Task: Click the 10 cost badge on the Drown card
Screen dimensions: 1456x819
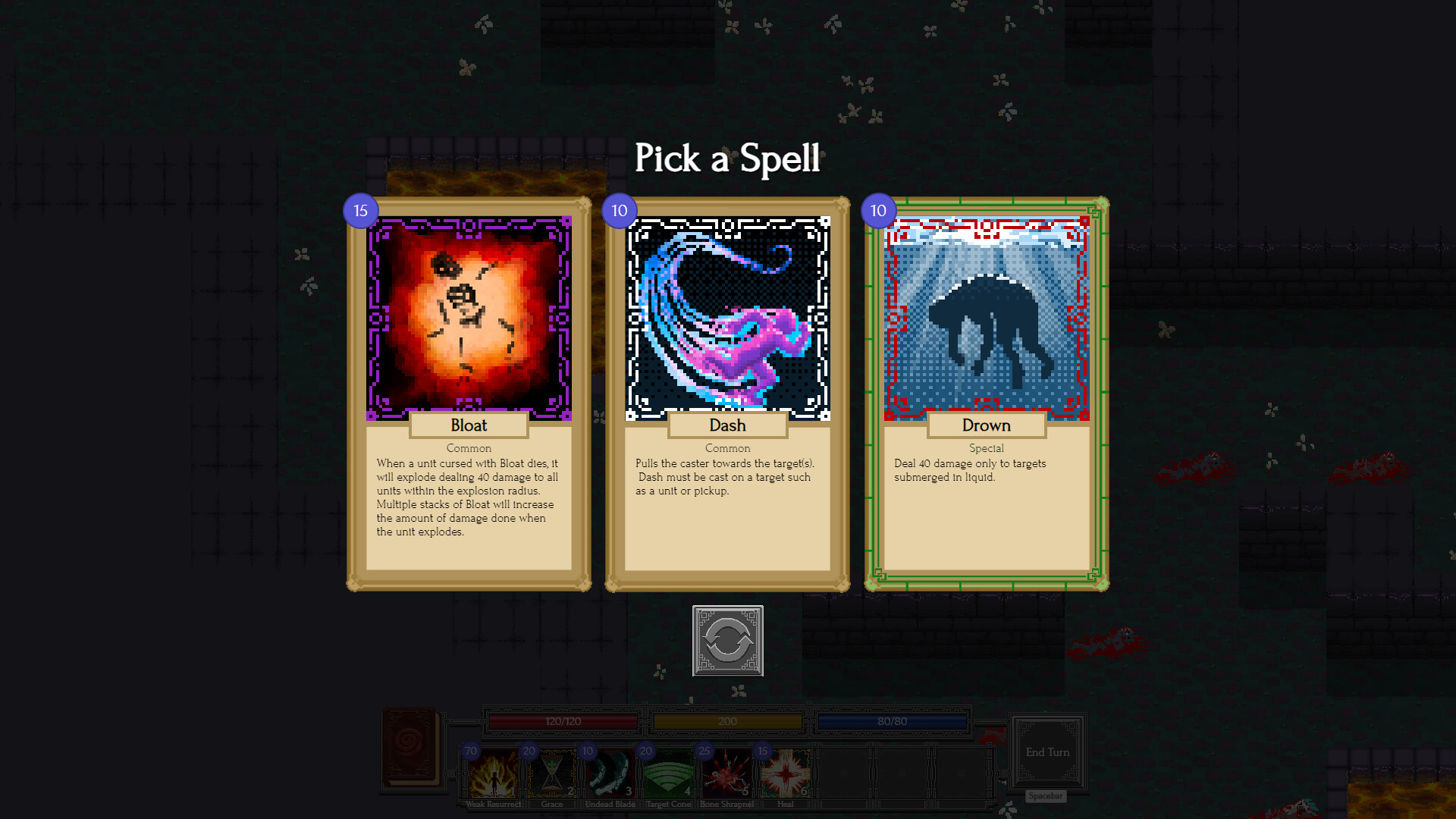Action: coord(877,211)
